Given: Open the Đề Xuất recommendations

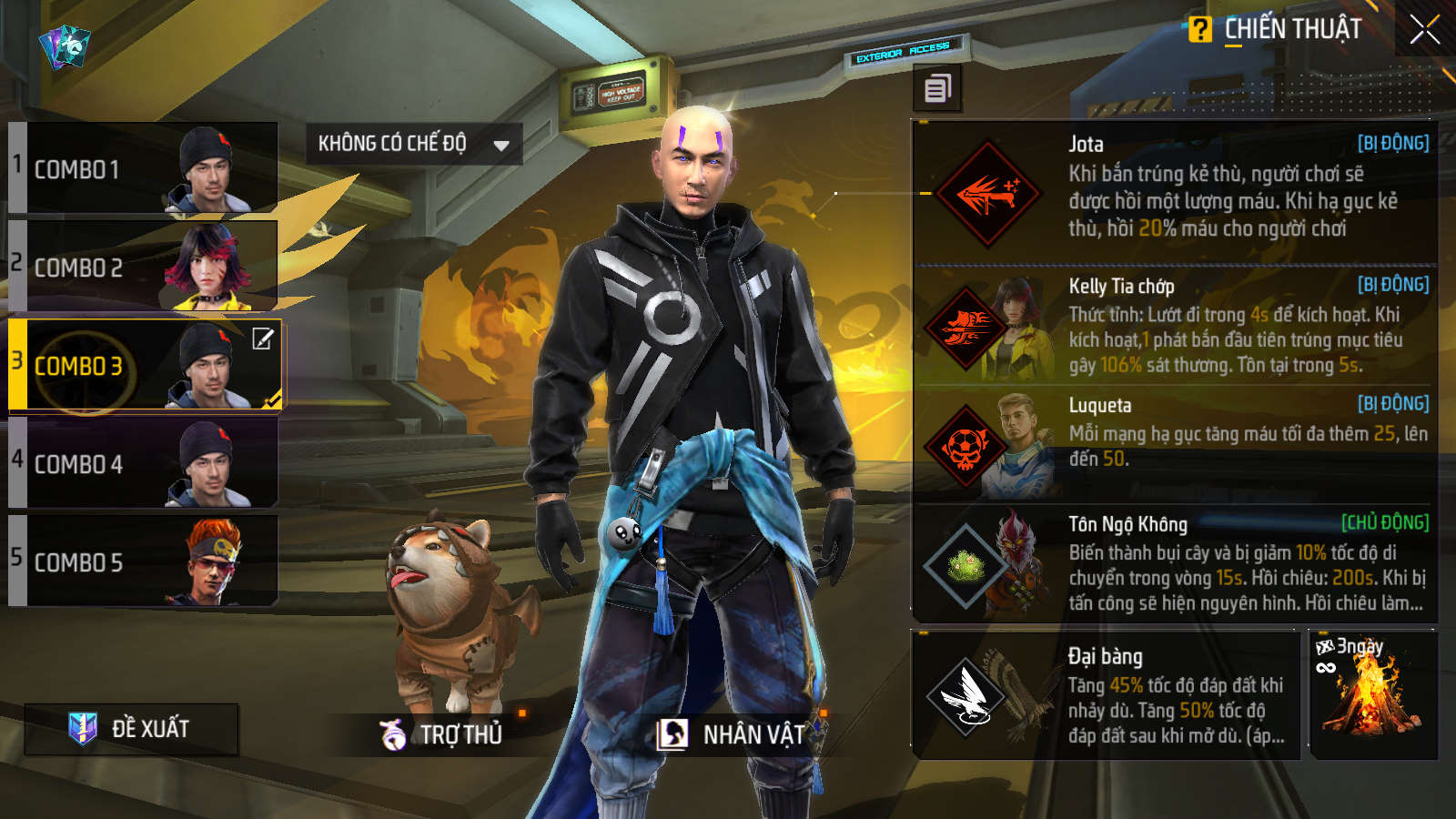Looking at the screenshot, I should coord(132,729).
